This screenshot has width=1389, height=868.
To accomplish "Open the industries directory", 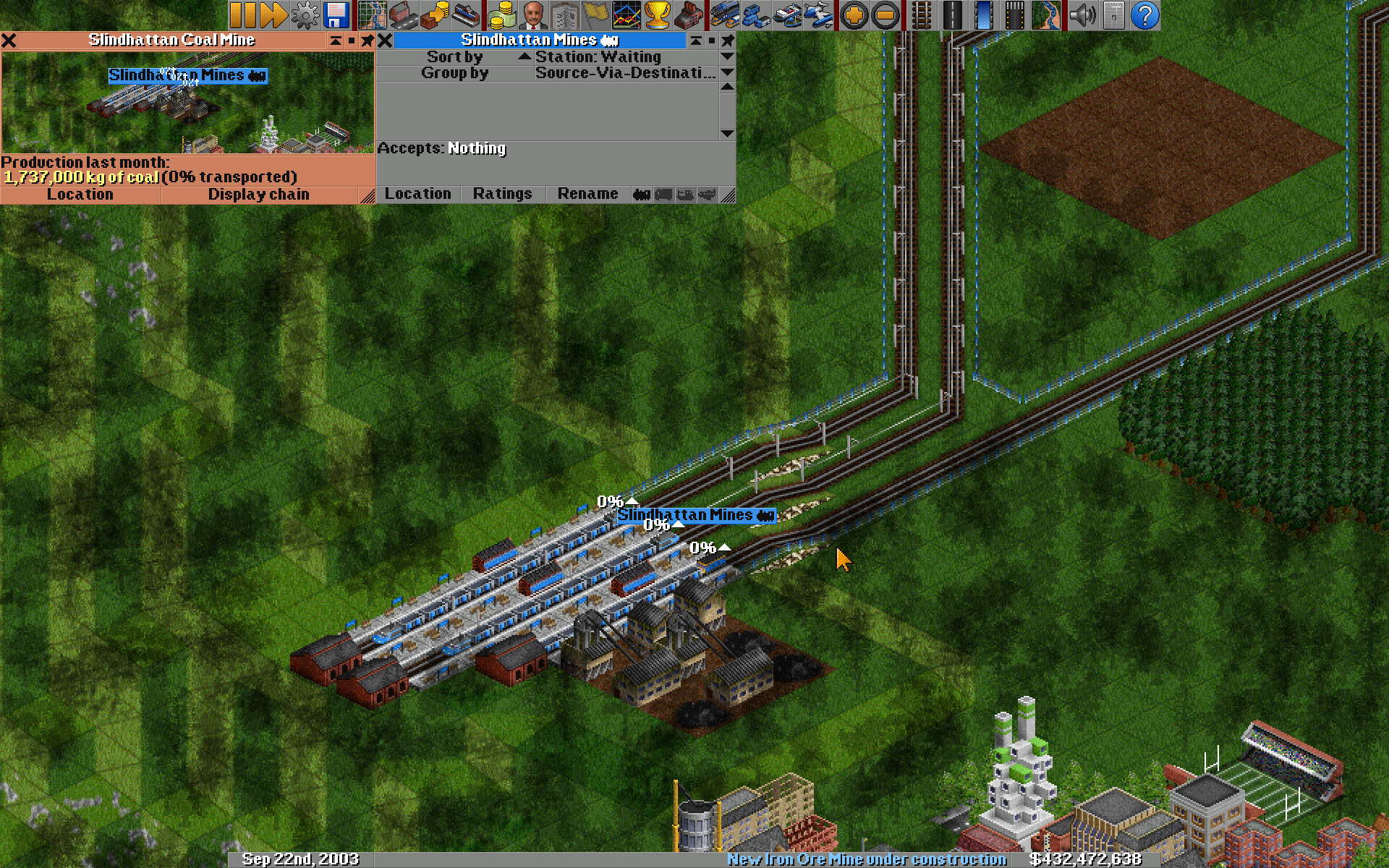I will (689, 14).
